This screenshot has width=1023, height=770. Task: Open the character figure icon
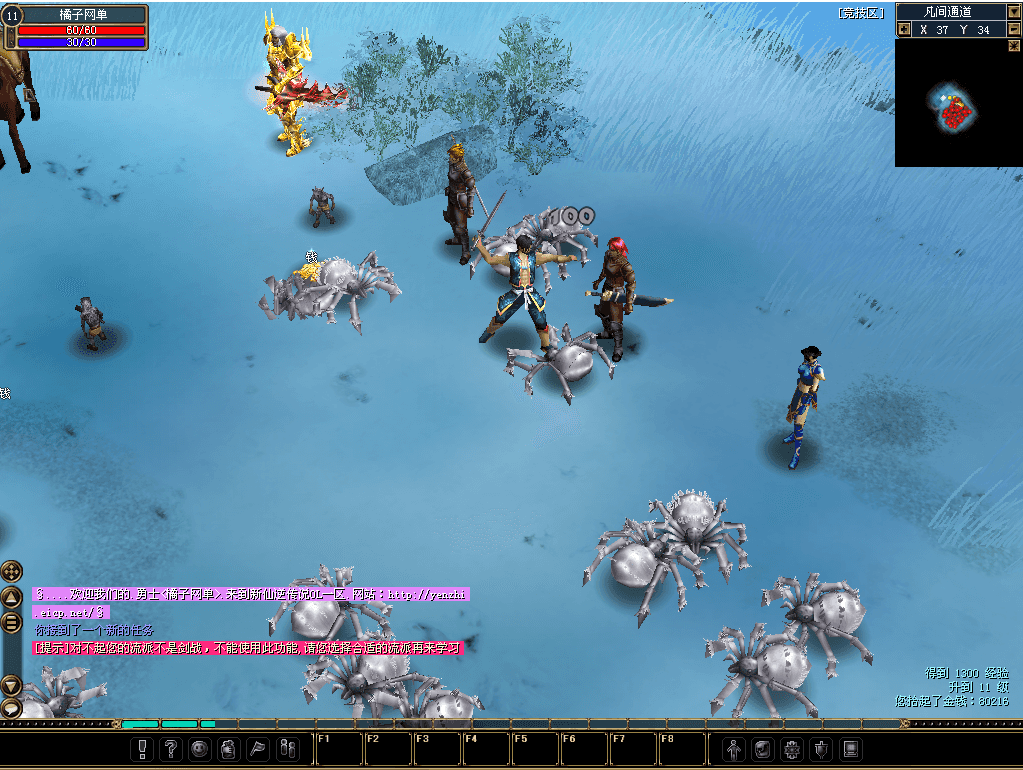(x=734, y=748)
